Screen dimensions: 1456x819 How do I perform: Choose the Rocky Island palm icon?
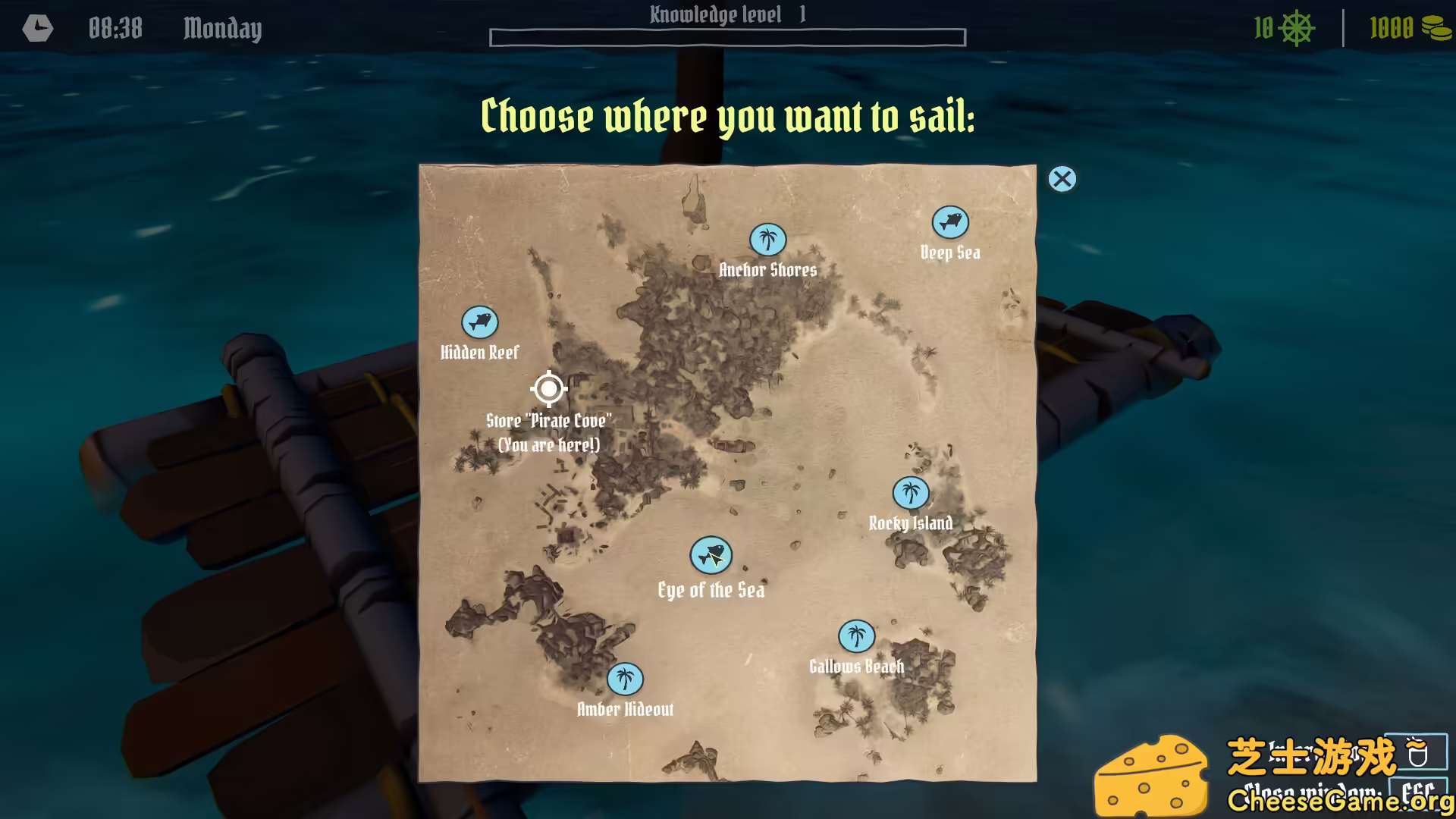[x=912, y=493]
